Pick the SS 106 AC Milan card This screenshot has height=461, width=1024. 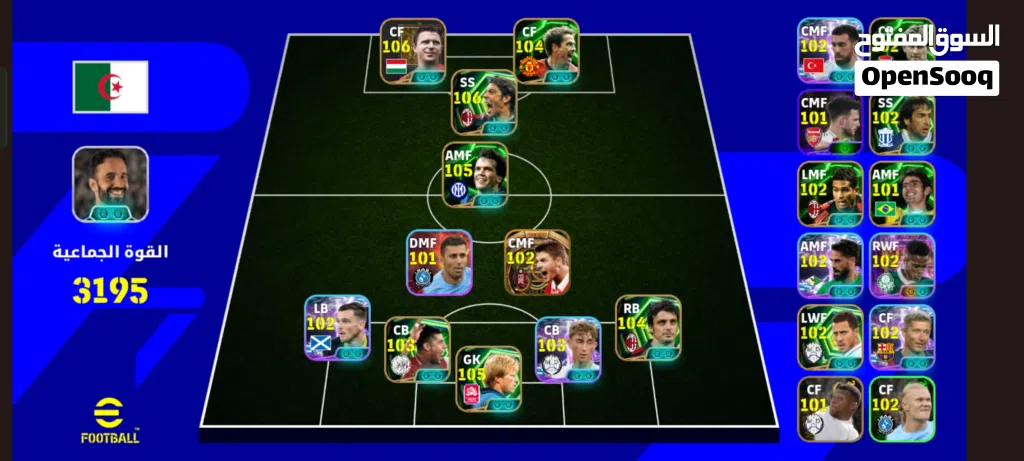[484, 102]
